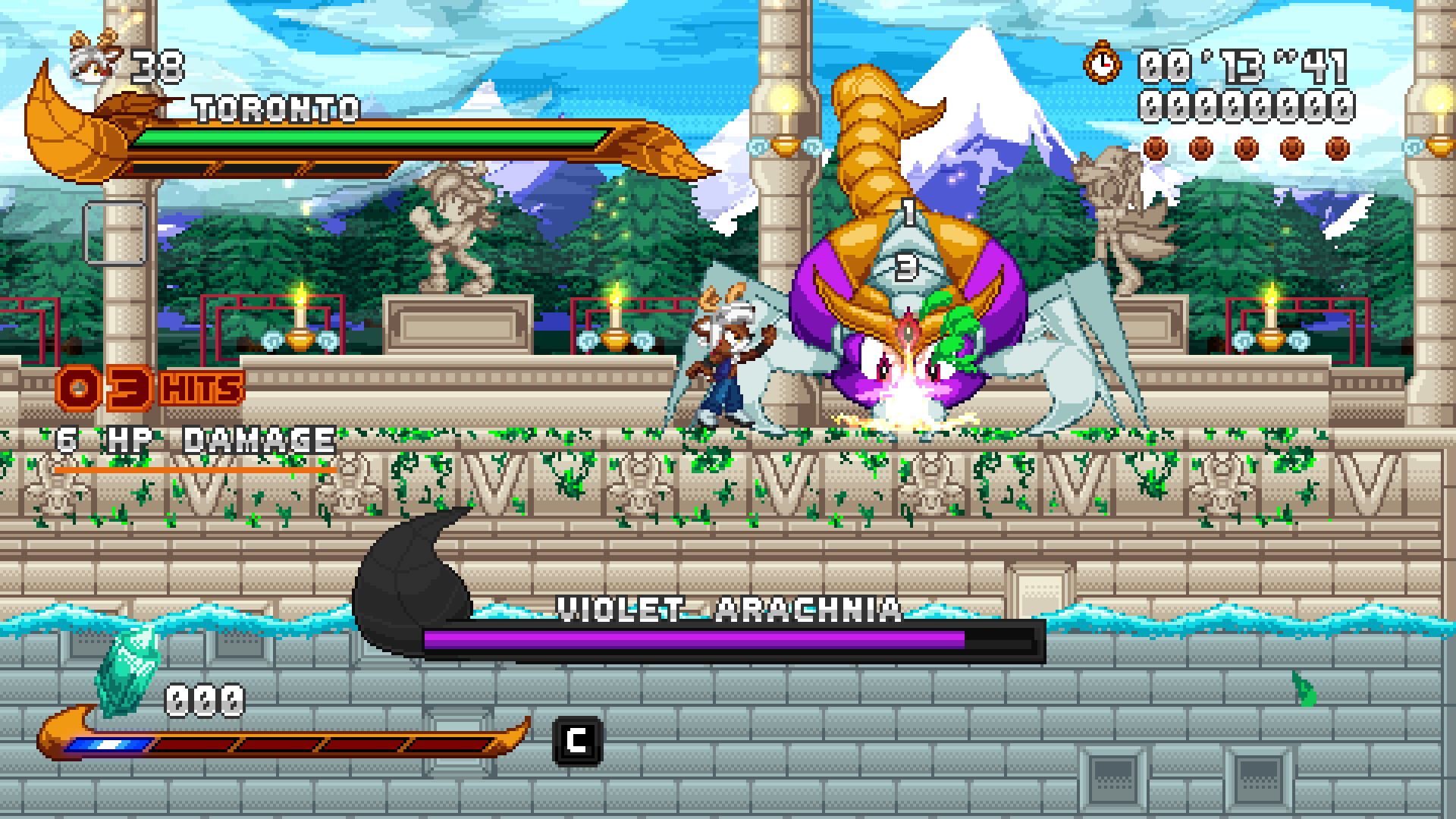Click the stopwatch timer icon

[x=1102, y=62]
